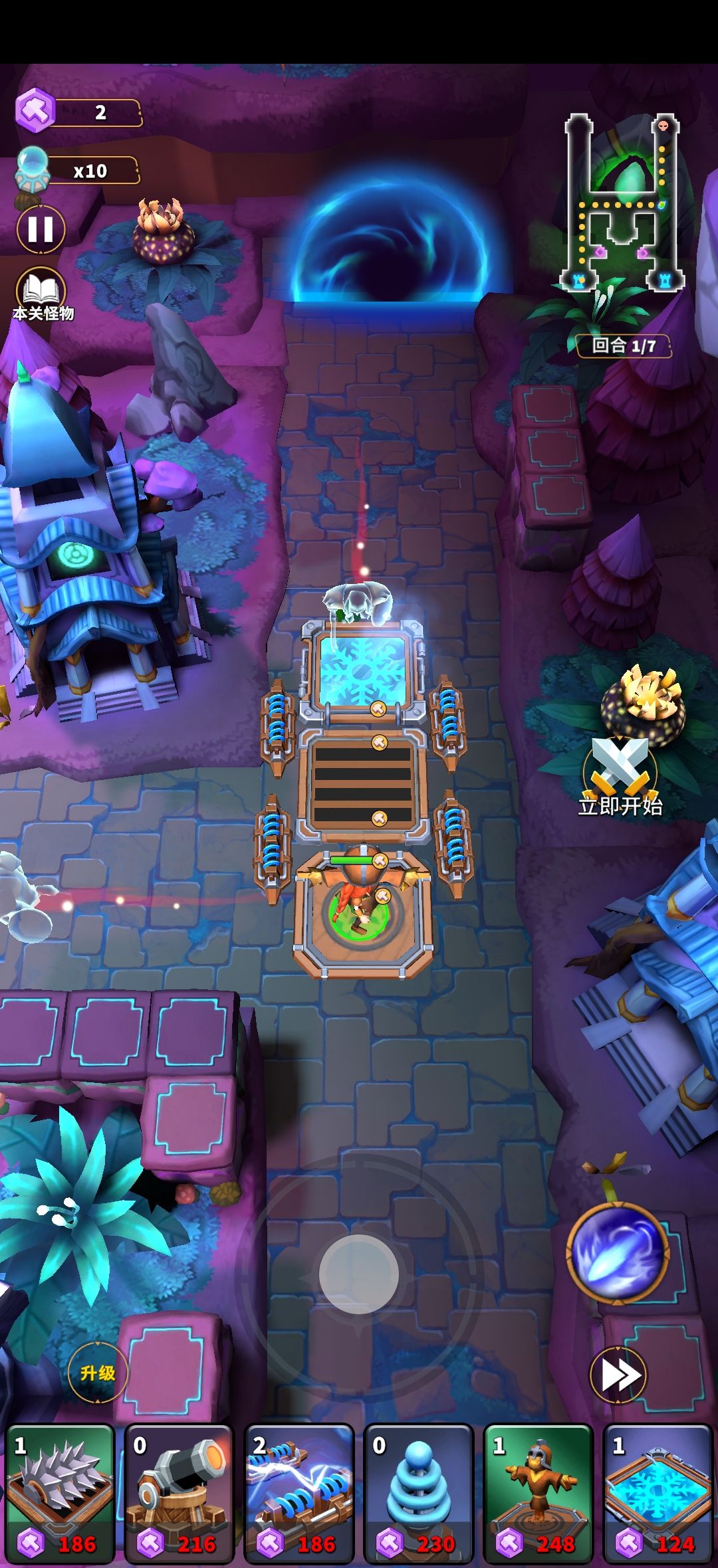Start the wave with 立即开始
The width and height of the screenshot is (718, 1568).
point(620,777)
